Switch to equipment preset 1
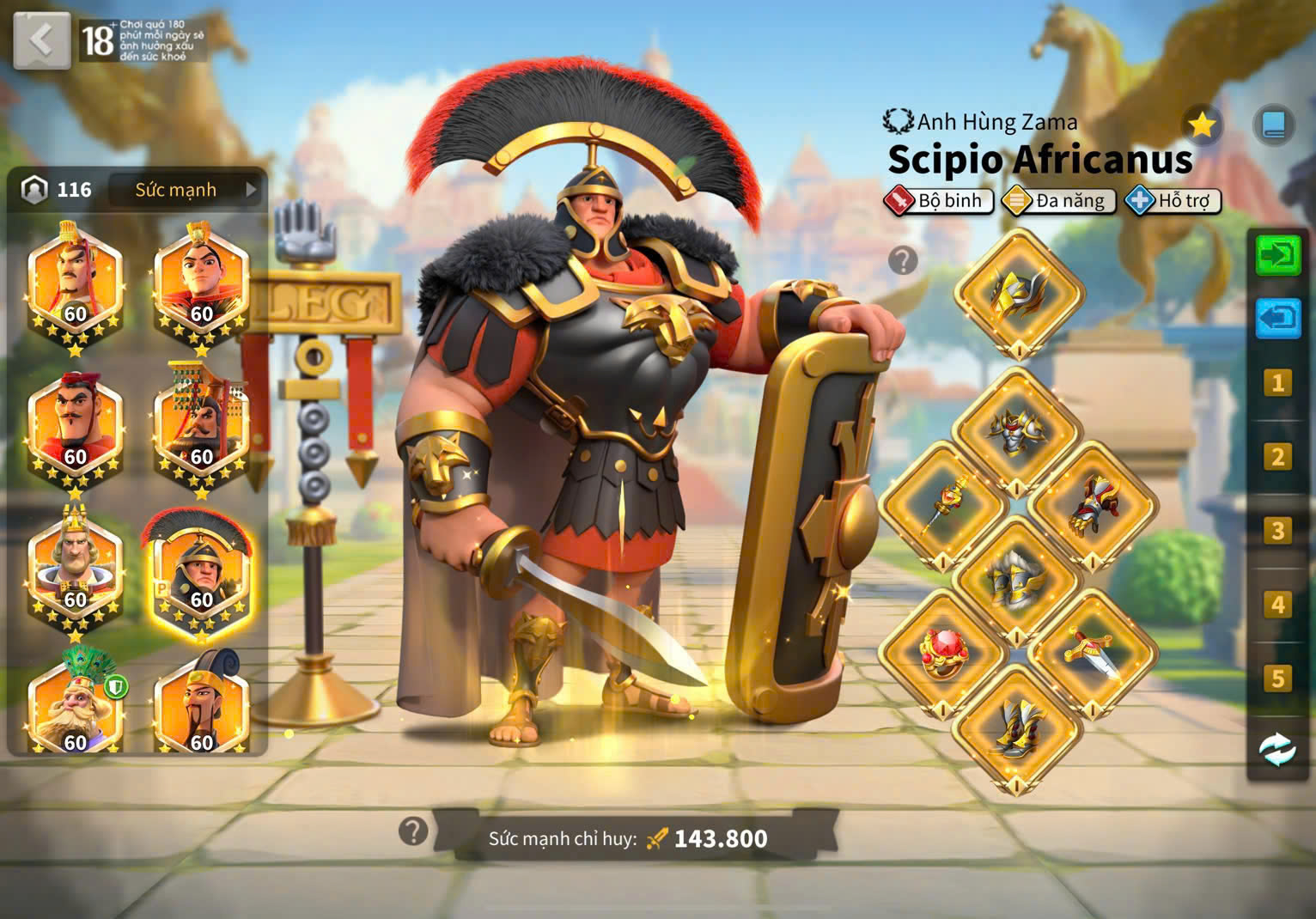This screenshot has height=919, width=1316. [x=1277, y=382]
